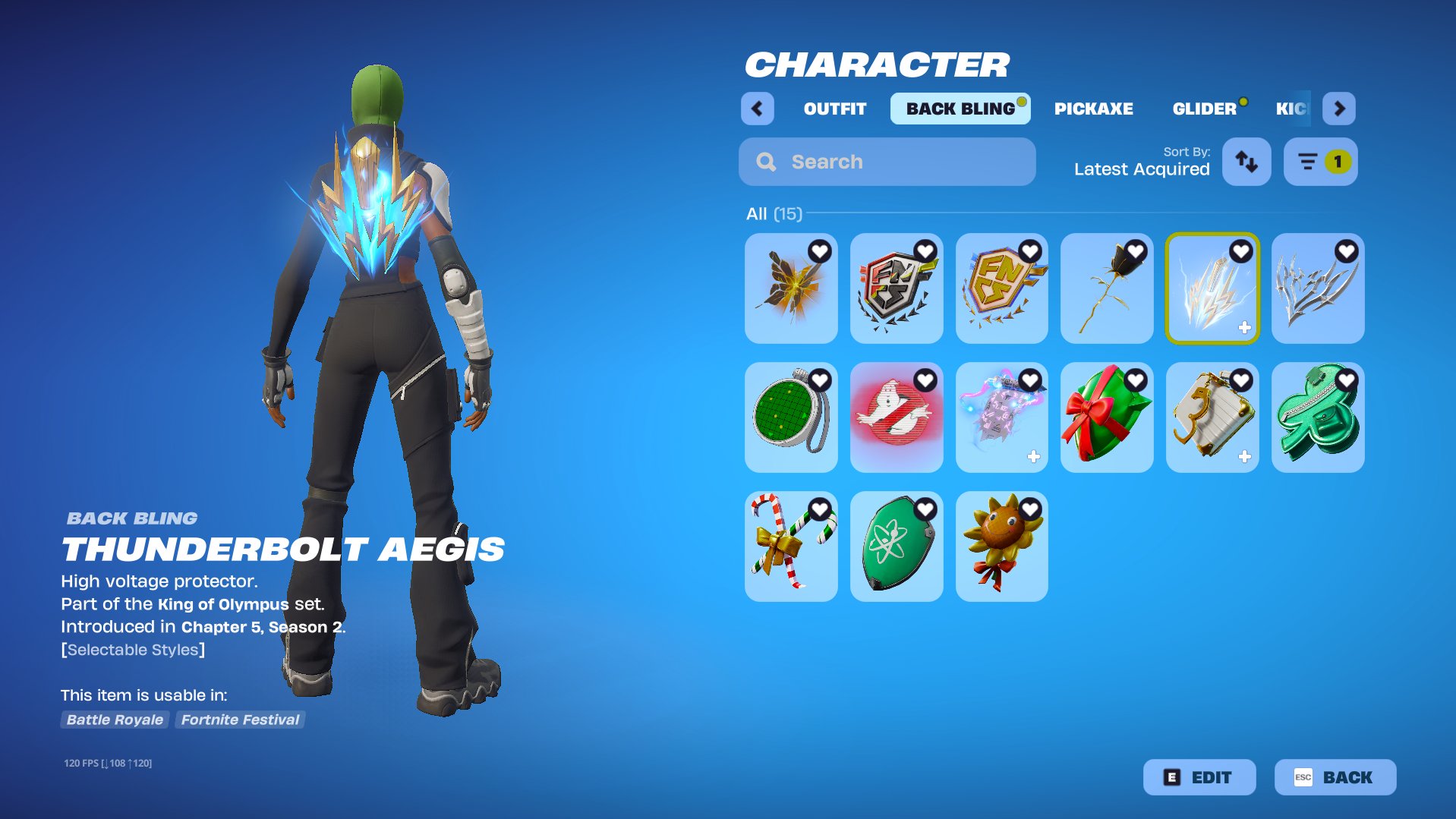Switch to the Glider tab
Screen dimensions: 1456x819
(1204, 109)
